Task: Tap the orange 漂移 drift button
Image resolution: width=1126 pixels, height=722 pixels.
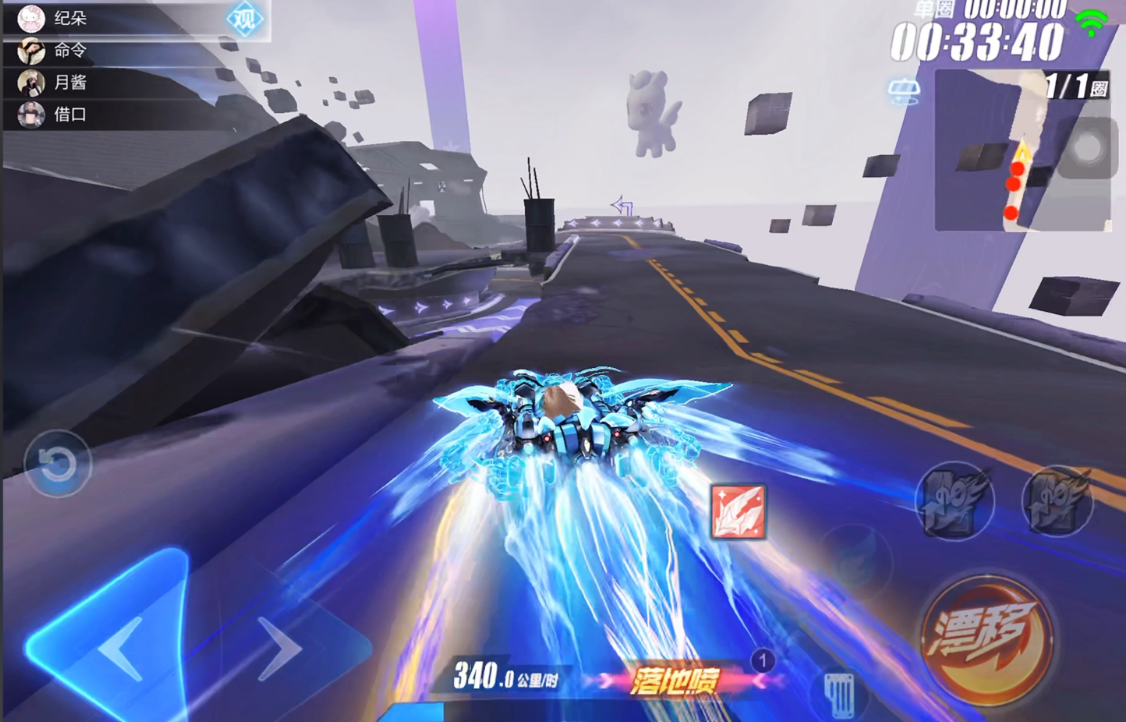Action: (986, 639)
